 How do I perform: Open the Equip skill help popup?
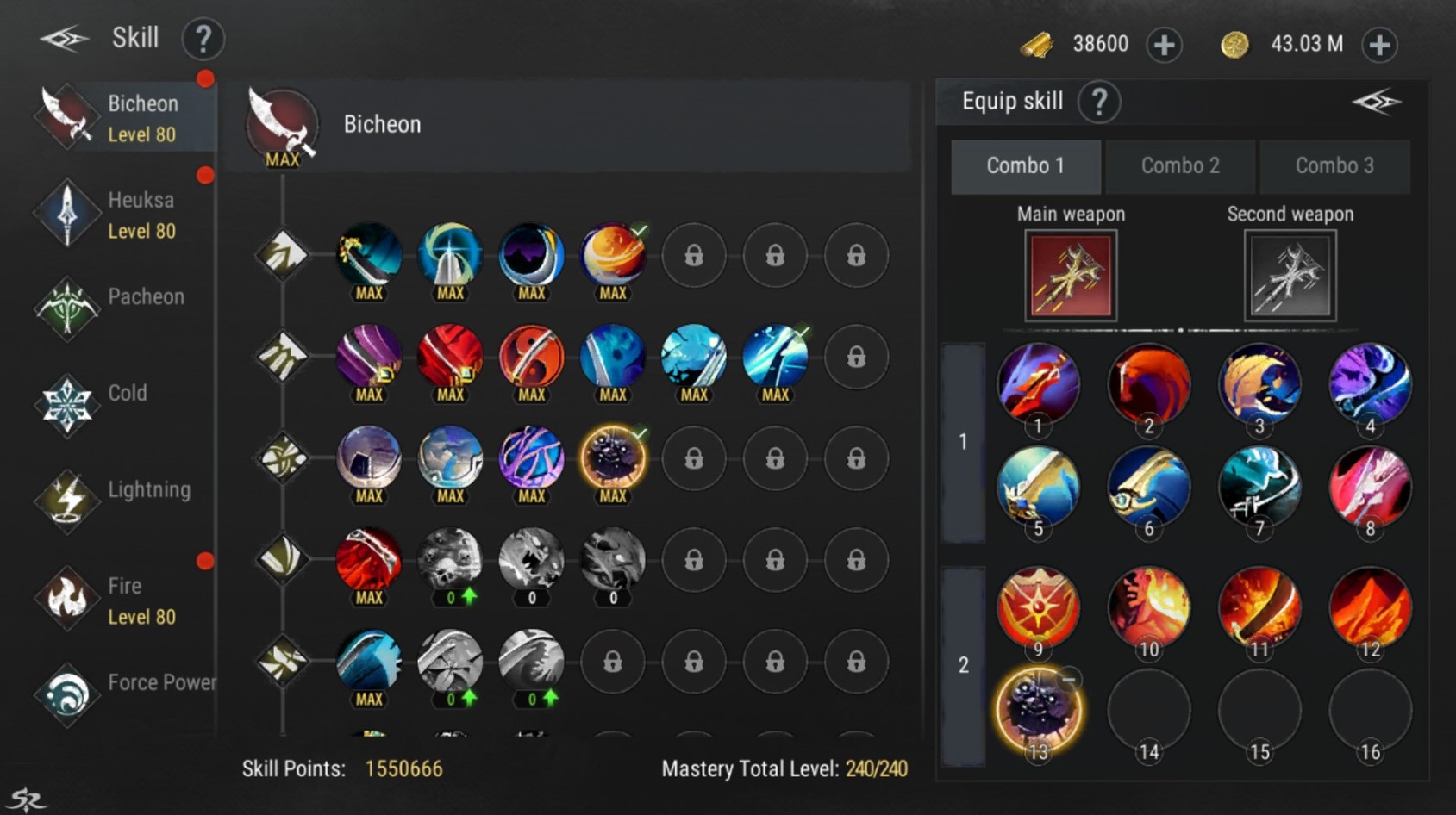tap(1099, 102)
